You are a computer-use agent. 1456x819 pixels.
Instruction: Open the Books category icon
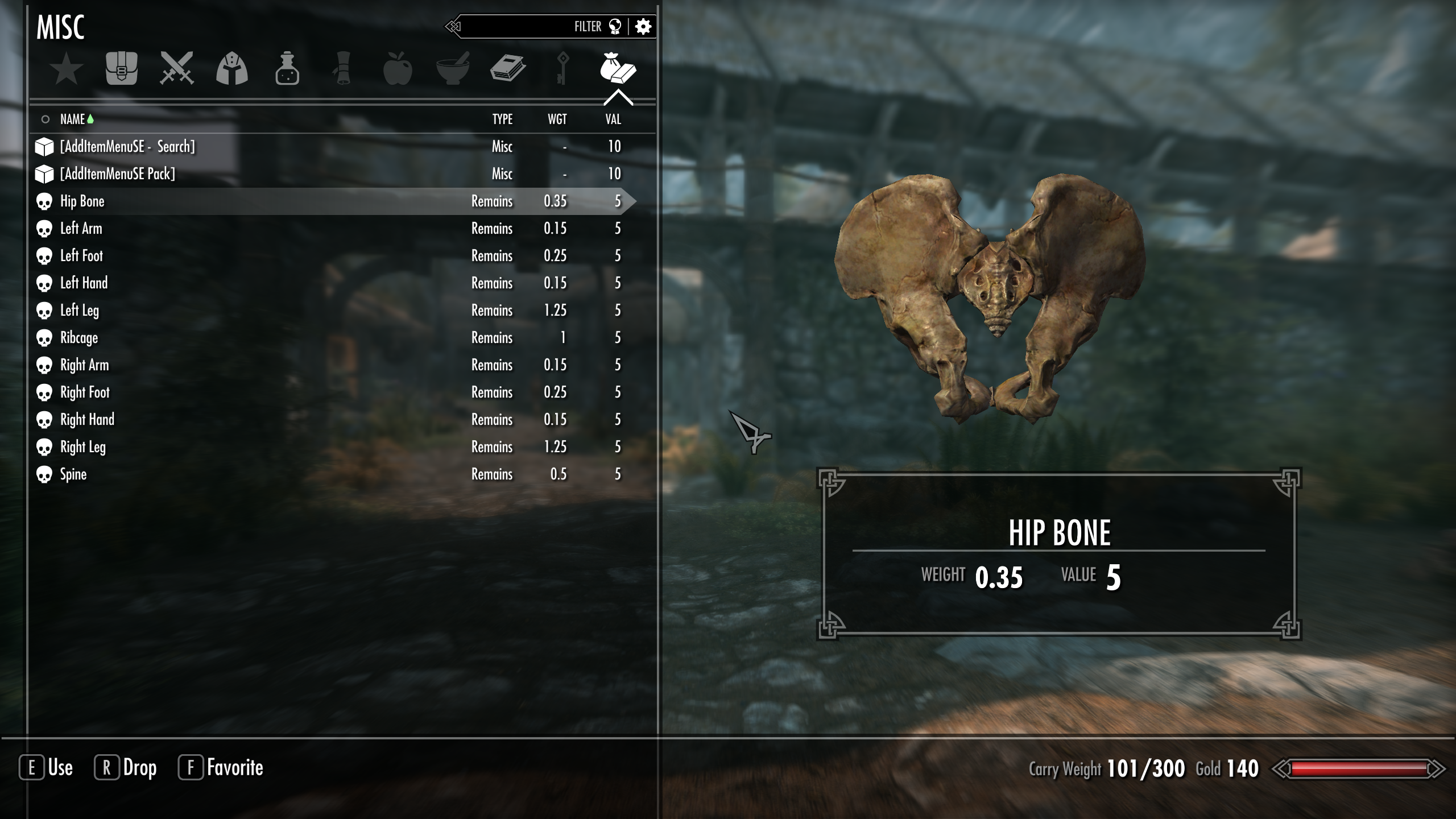pyautogui.click(x=508, y=69)
